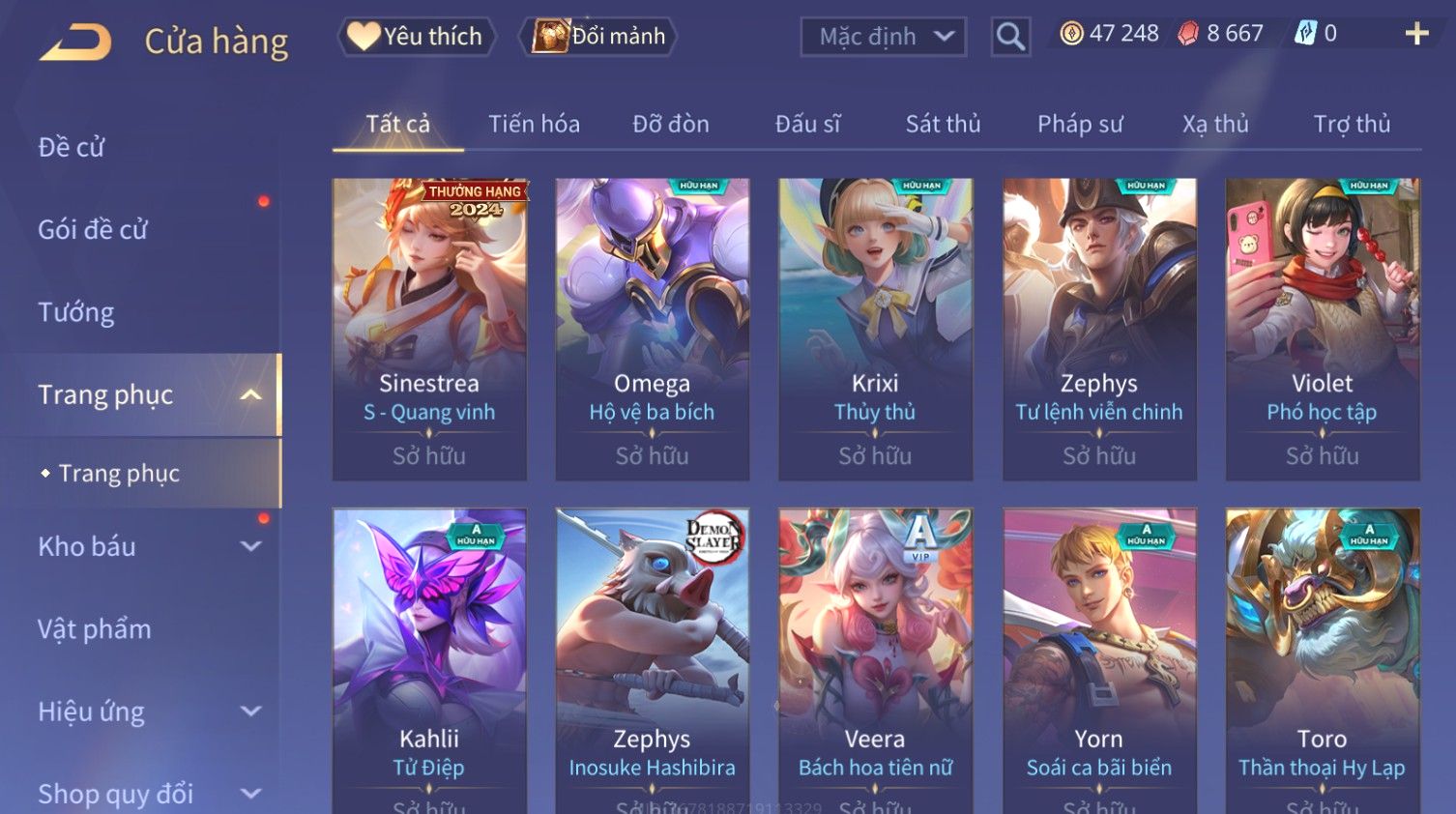
Task: Click the magnifying glass search icon
Action: (x=1010, y=37)
